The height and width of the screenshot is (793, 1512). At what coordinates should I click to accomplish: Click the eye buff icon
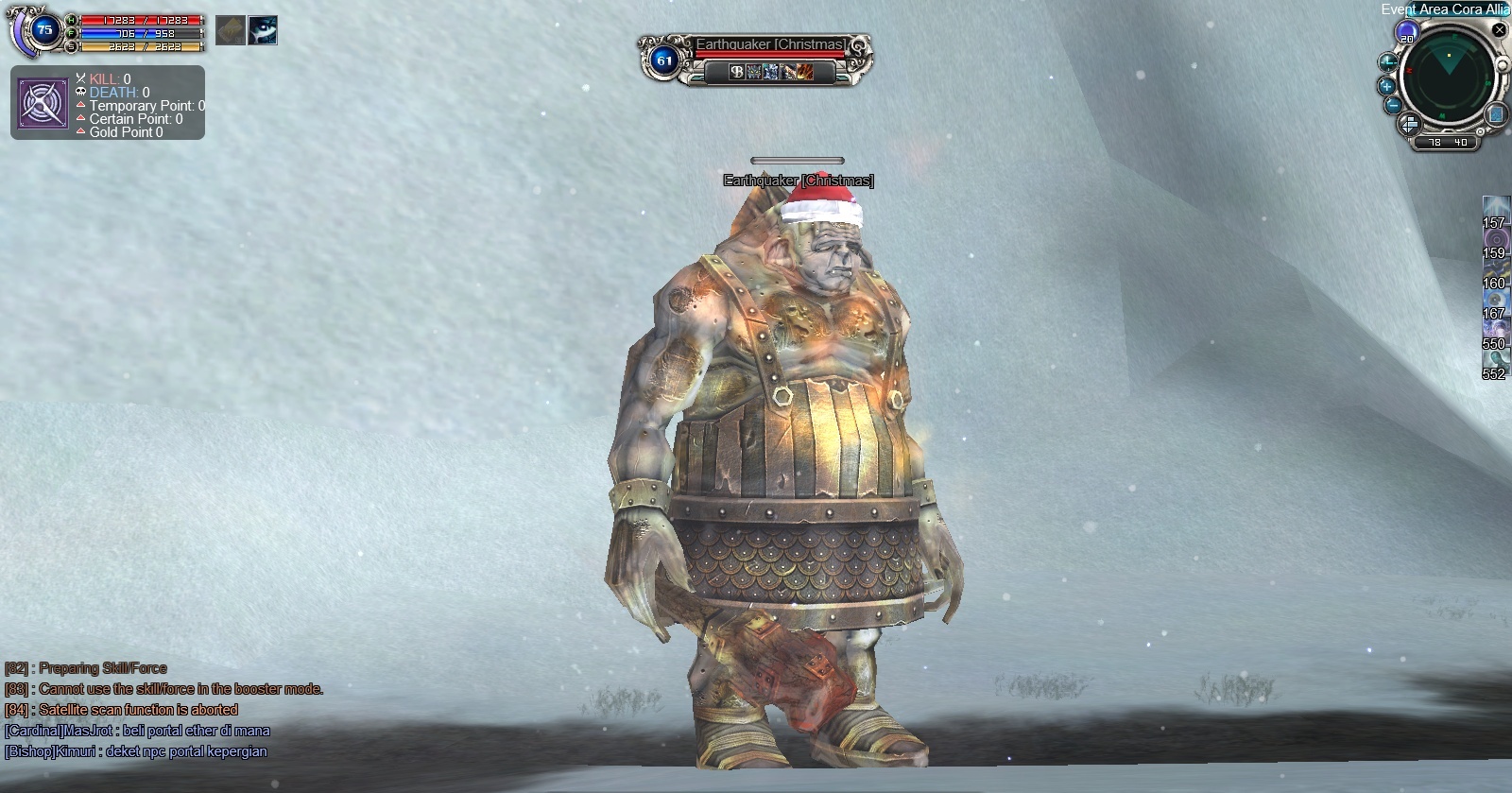tap(263, 30)
